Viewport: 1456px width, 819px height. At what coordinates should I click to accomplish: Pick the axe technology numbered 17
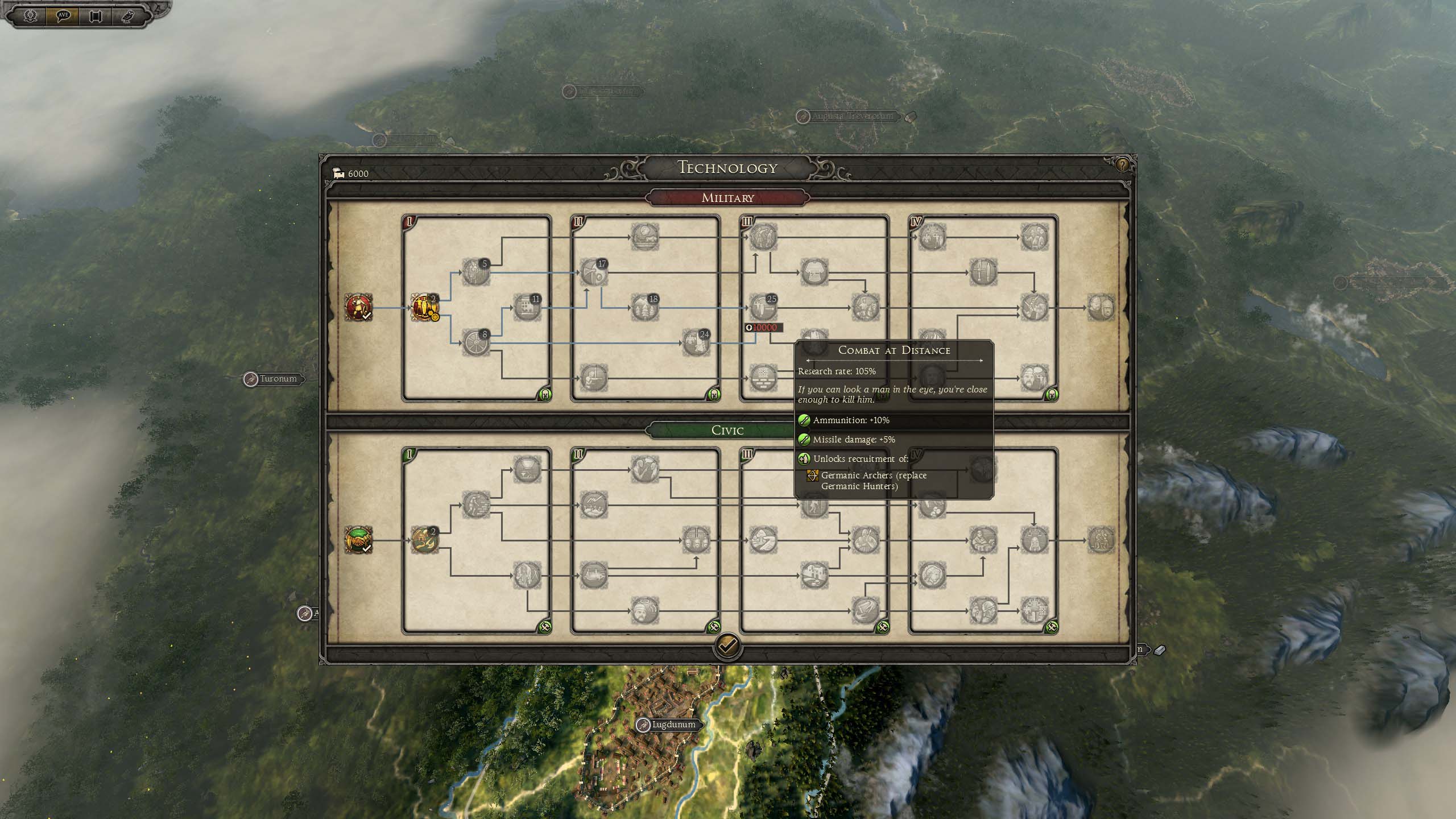[593, 272]
